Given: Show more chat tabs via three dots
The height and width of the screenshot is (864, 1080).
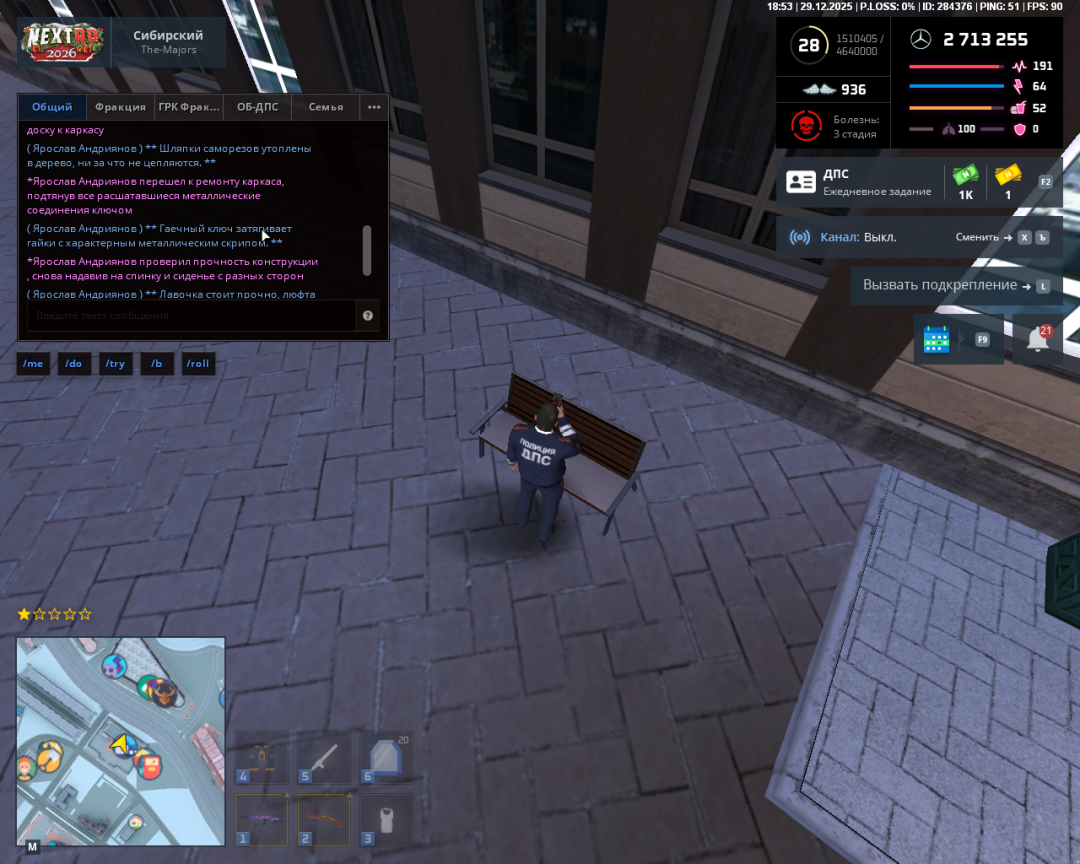Looking at the screenshot, I should [374, 107].
